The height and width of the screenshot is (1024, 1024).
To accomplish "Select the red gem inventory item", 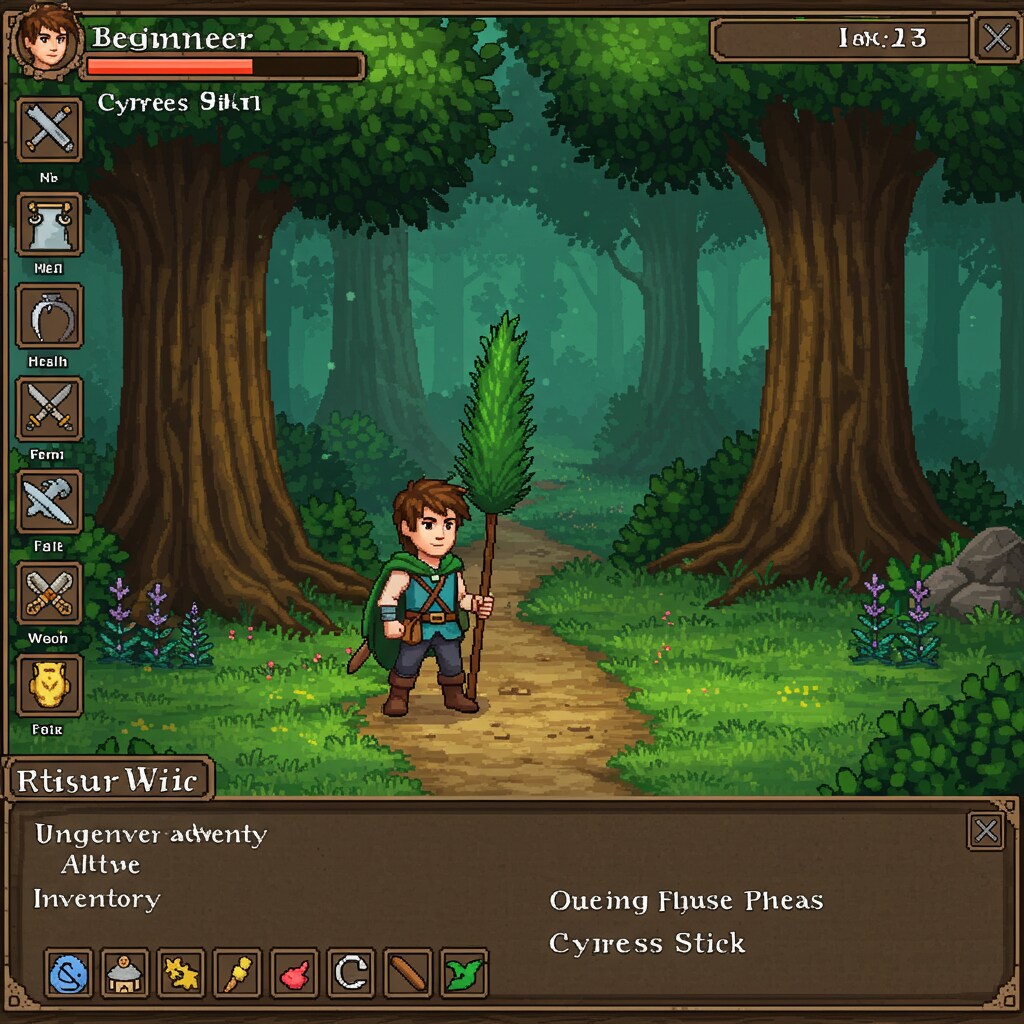I will pyautogui.click(x=294, y=973).
